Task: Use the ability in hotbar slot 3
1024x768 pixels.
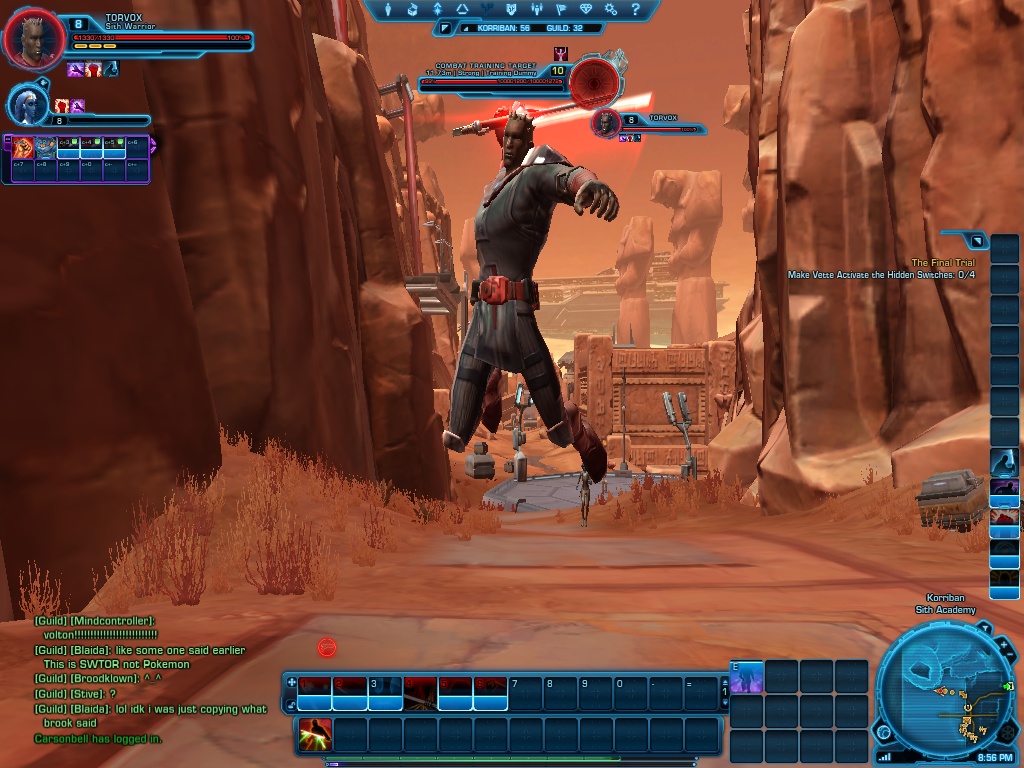Action: (x=385, y=691)
